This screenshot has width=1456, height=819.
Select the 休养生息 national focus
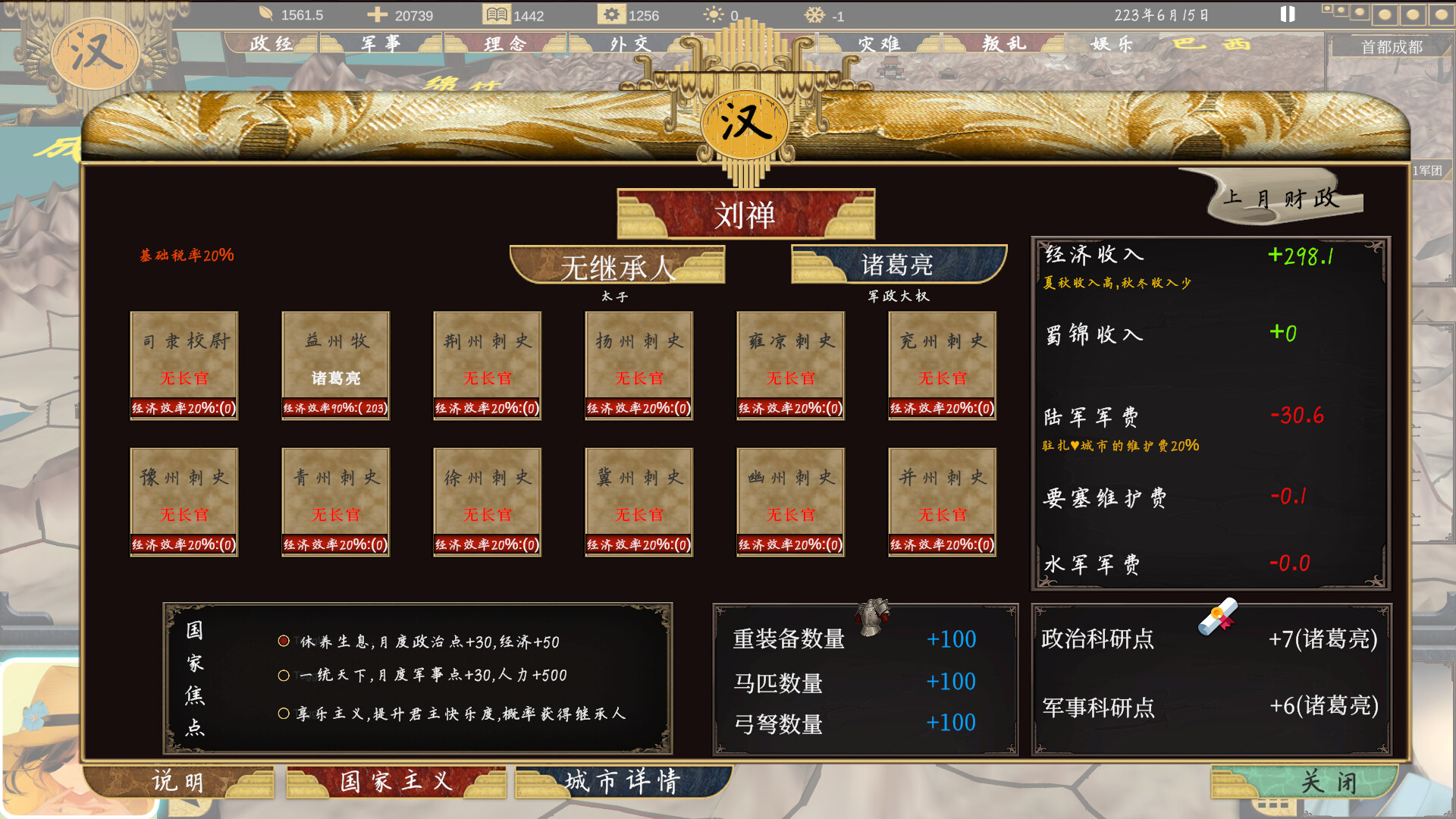[x=285, y=641]
